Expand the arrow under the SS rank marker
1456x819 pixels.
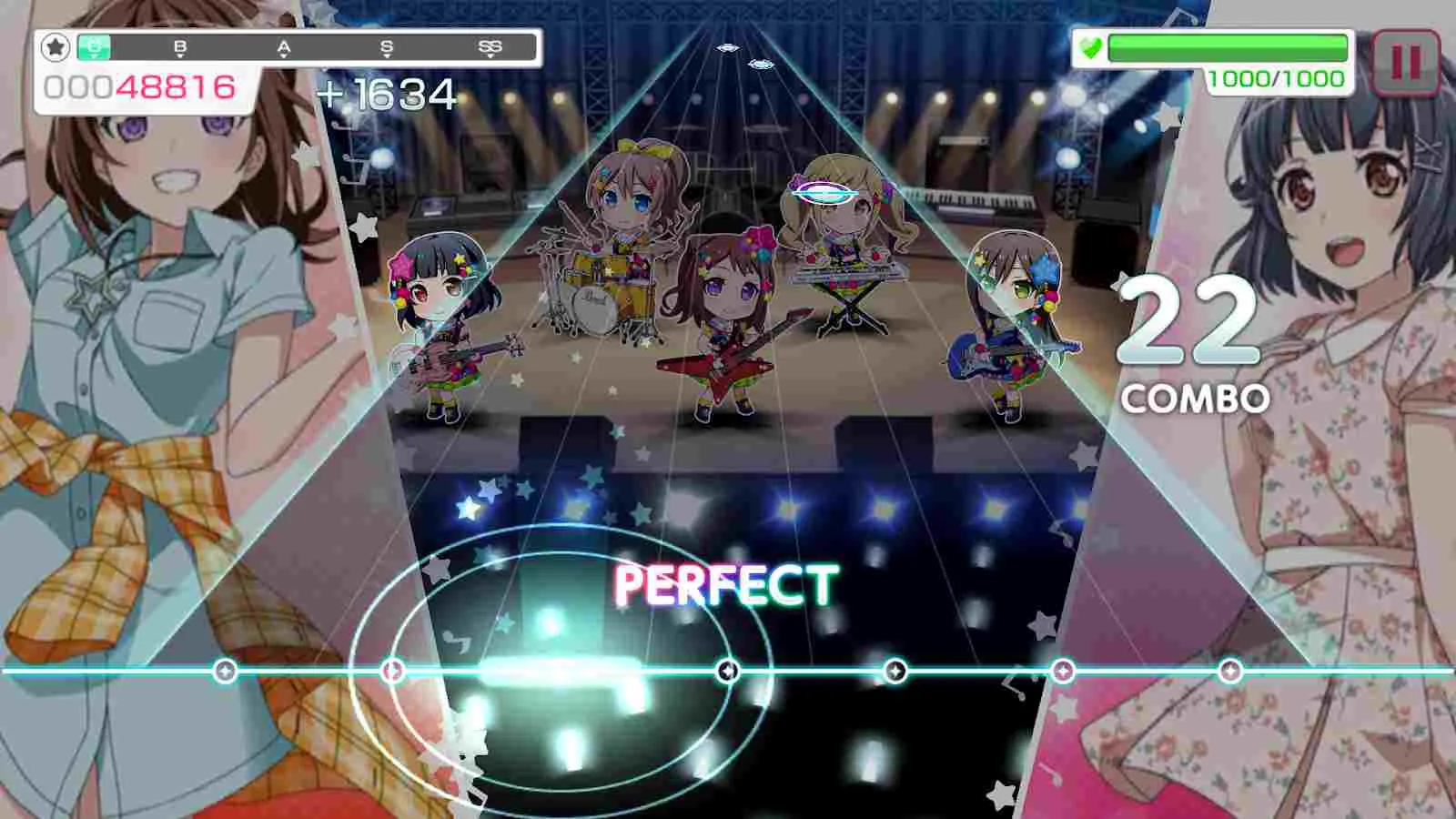(490, 56)
